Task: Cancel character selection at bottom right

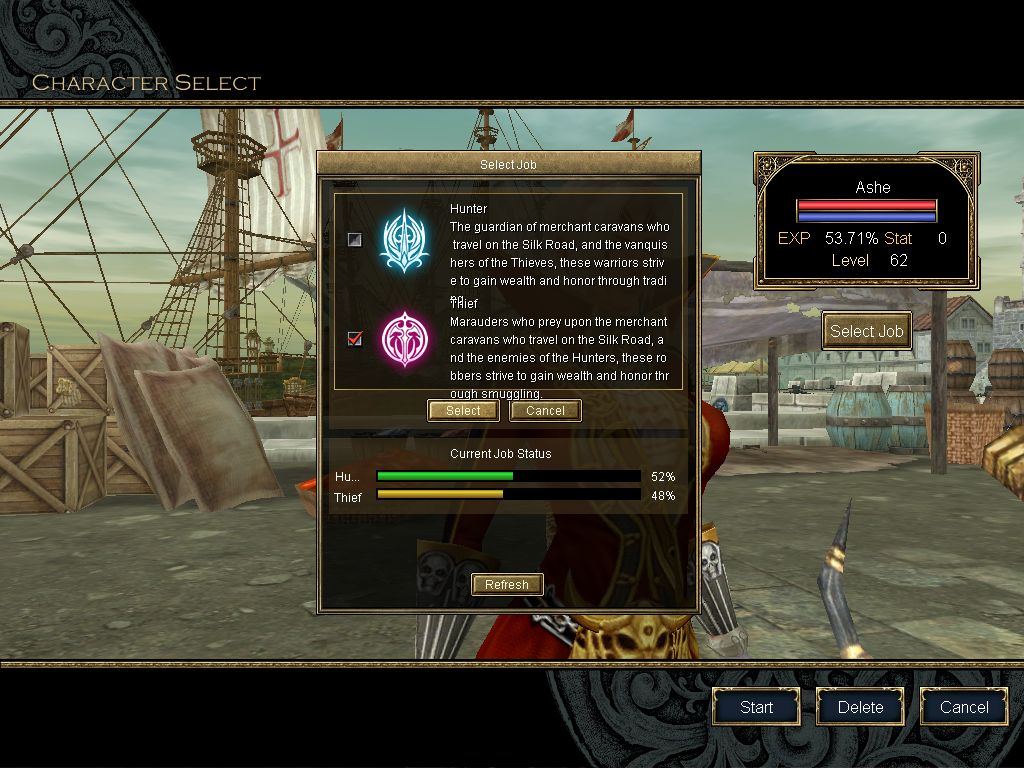Action: [964, 707]
